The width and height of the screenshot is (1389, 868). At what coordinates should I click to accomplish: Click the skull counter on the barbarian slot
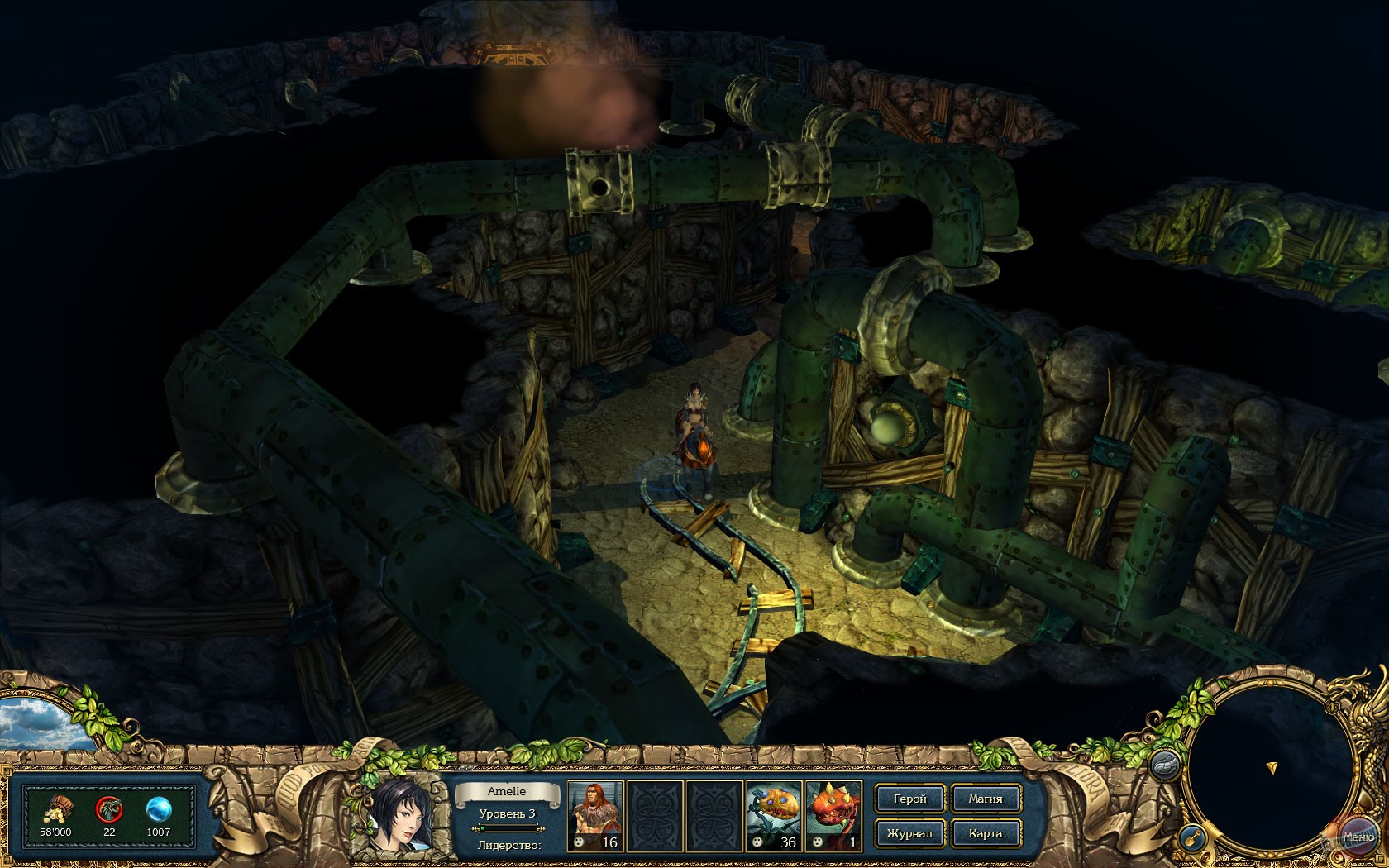pyautogui.click(x=581, y=843)
